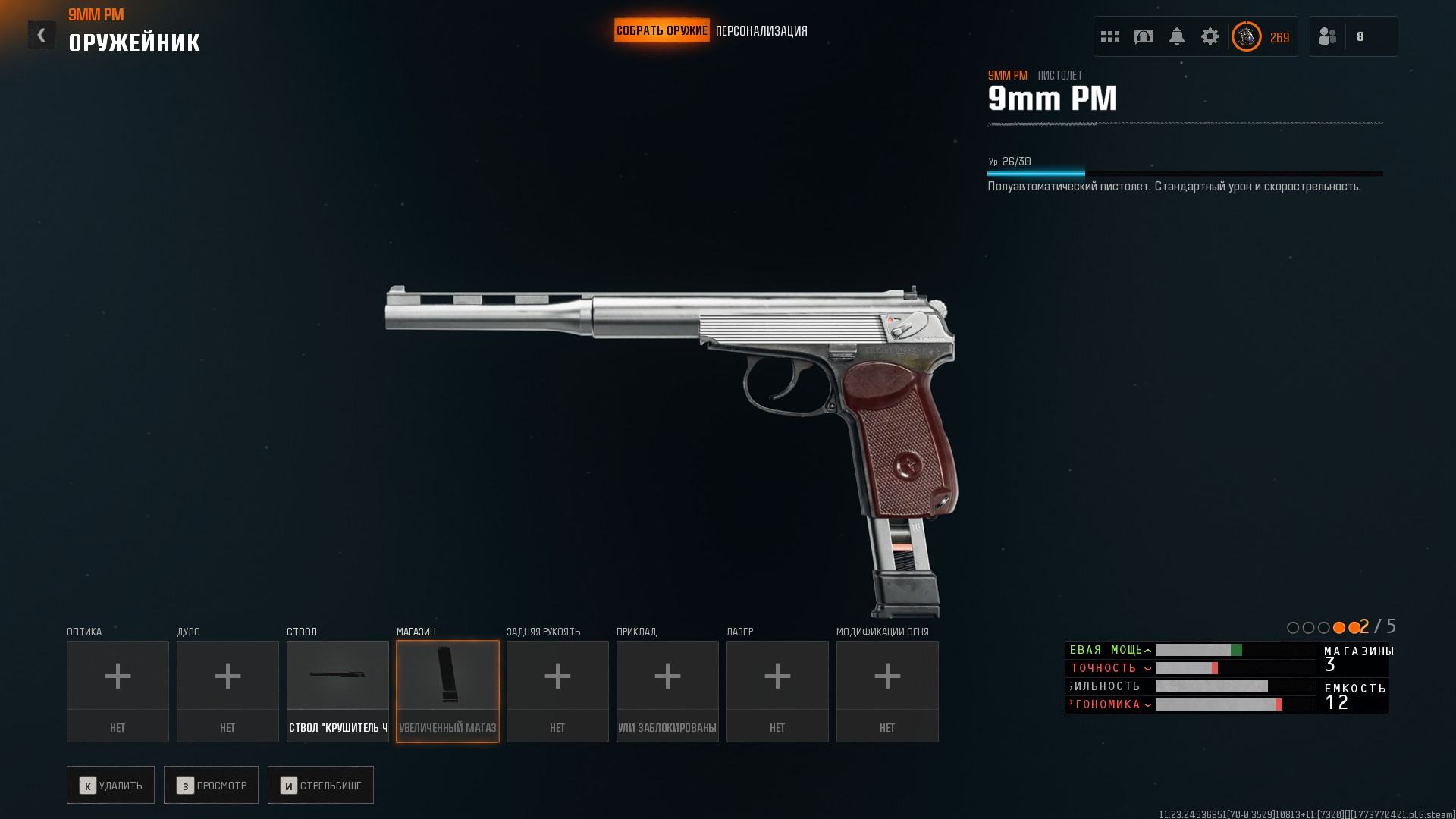
Task: Open the map/headset icon in top bar
Action: click(x=1144, y=36)
